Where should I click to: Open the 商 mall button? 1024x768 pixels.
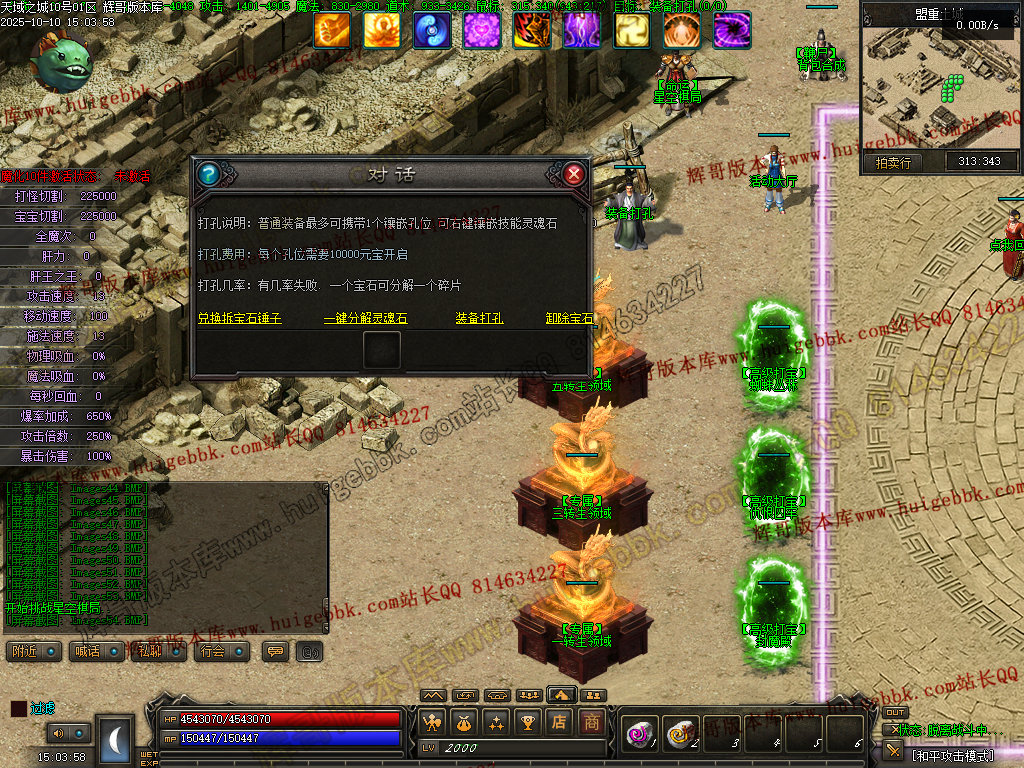pyautogui.click(x=592, y=721)
